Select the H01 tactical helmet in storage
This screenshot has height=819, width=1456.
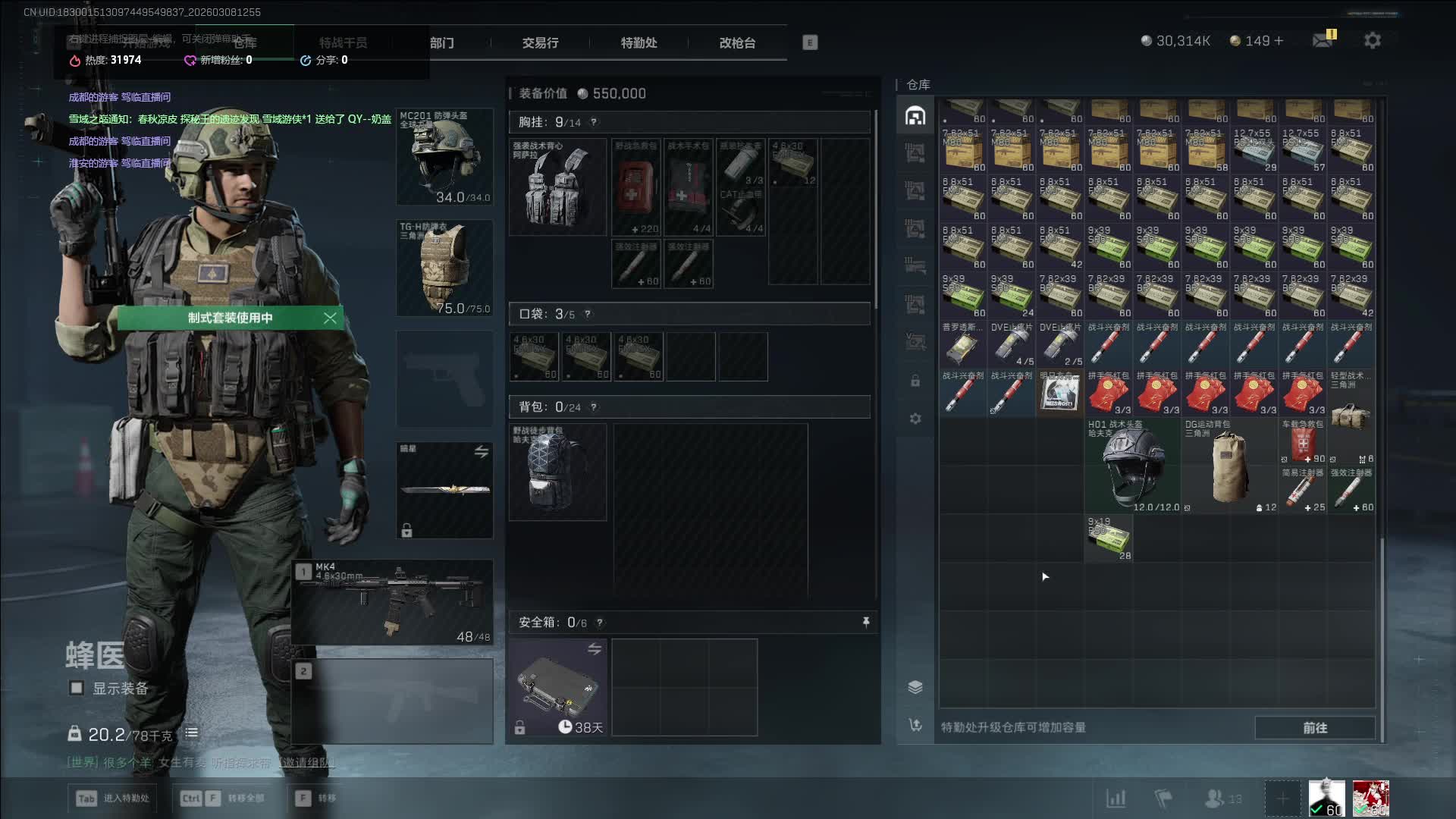(x=1133, y=466)
